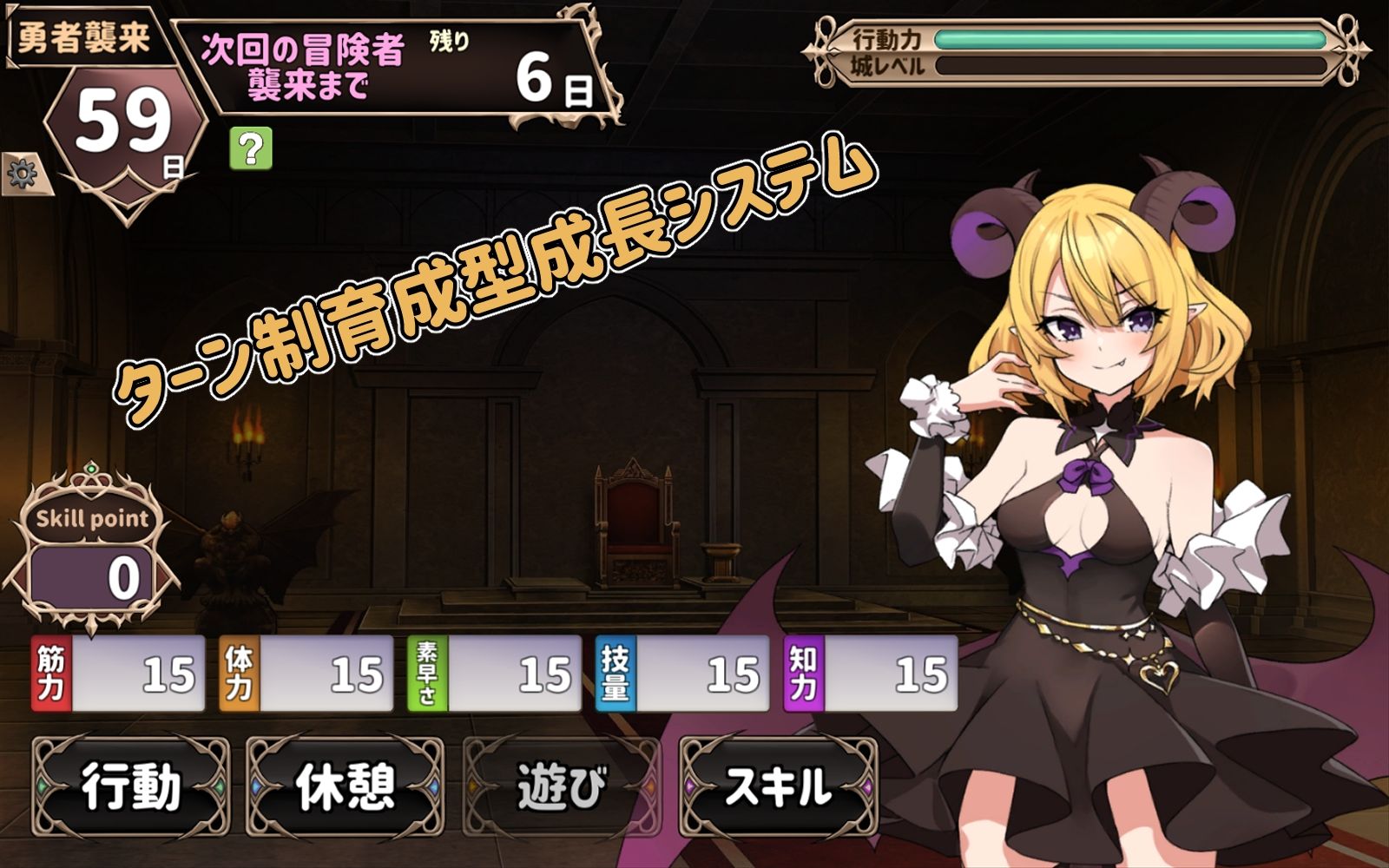Open the 遊び play option

561,786
